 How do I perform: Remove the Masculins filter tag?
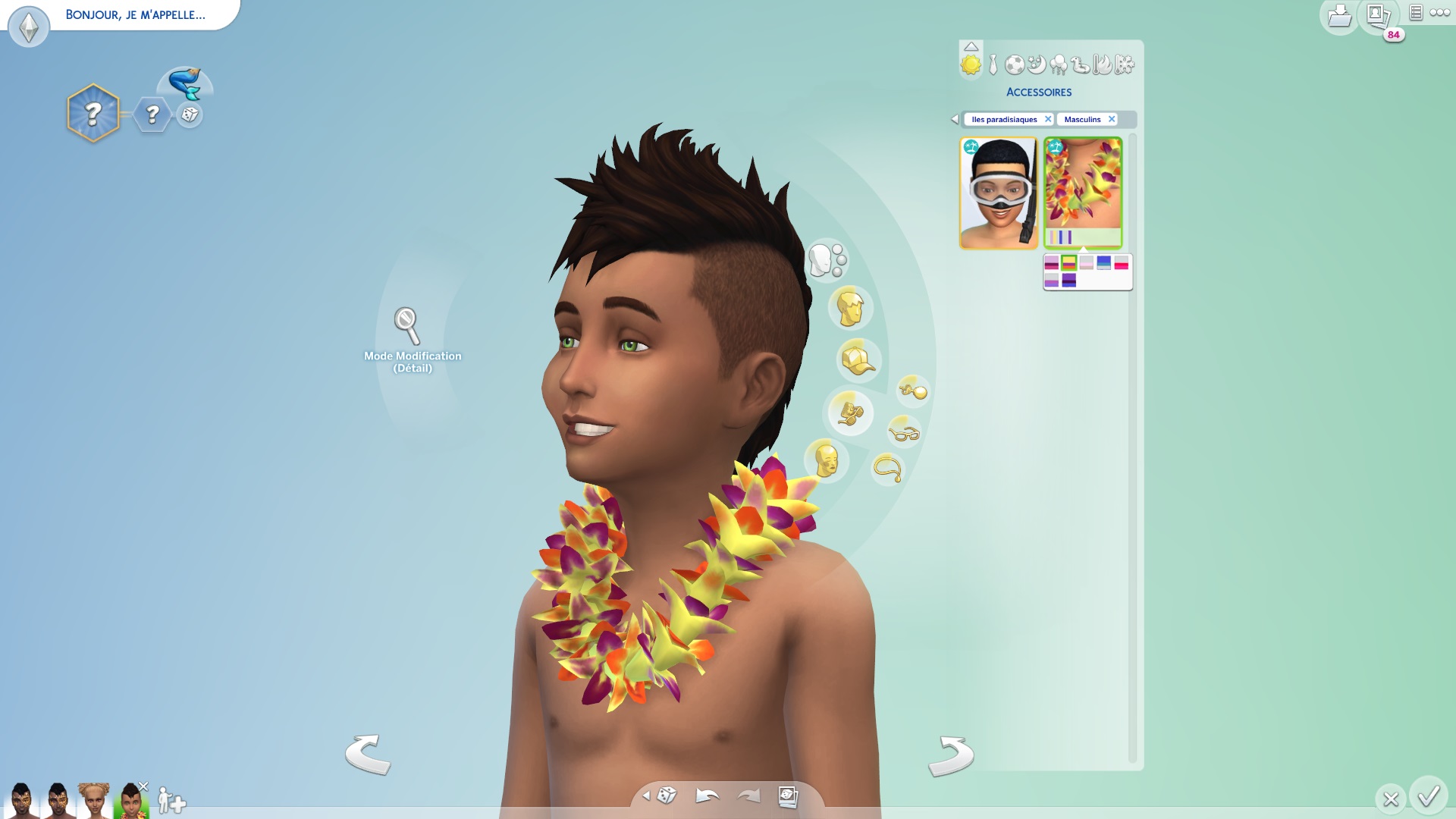click(1112, 119)
